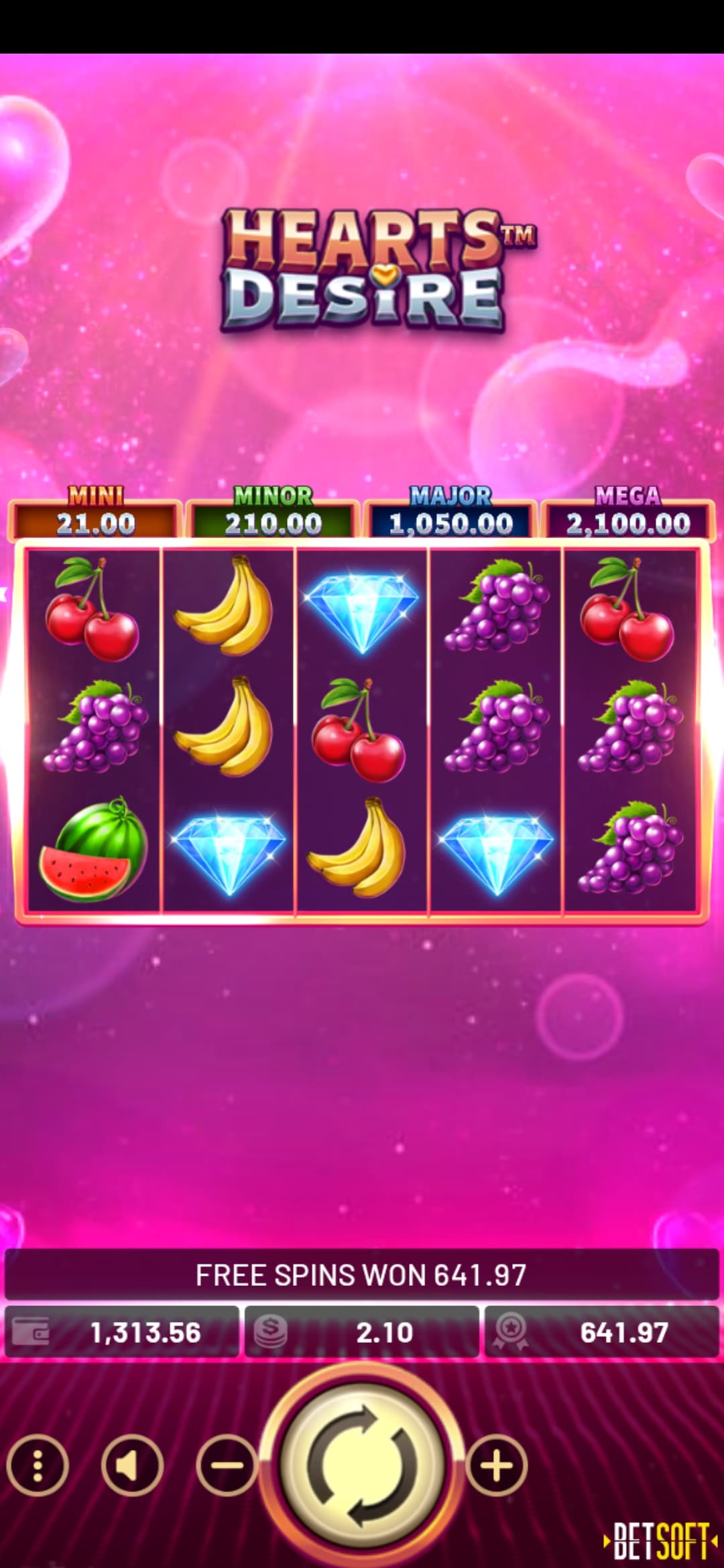Increase the bet with the plus button
This screenshot has height=1568, width=724.
[497, 1465]
